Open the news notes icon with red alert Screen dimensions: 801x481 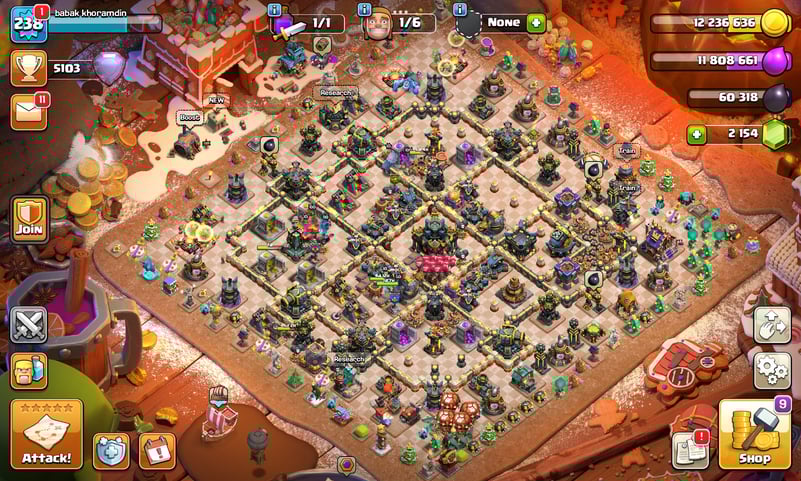tap(690, 450)
